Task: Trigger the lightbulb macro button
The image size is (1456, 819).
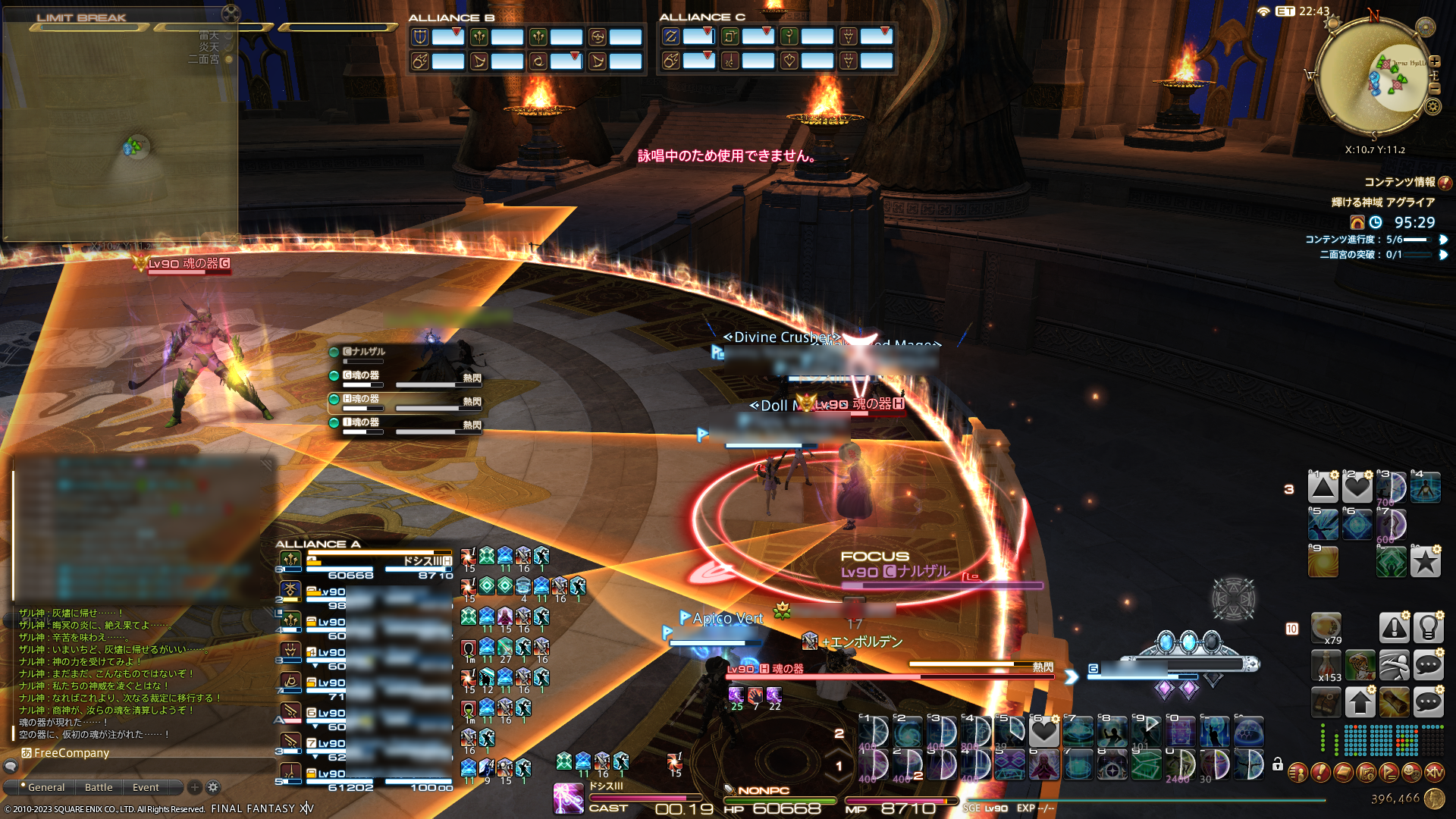Action: point(1428,628)
